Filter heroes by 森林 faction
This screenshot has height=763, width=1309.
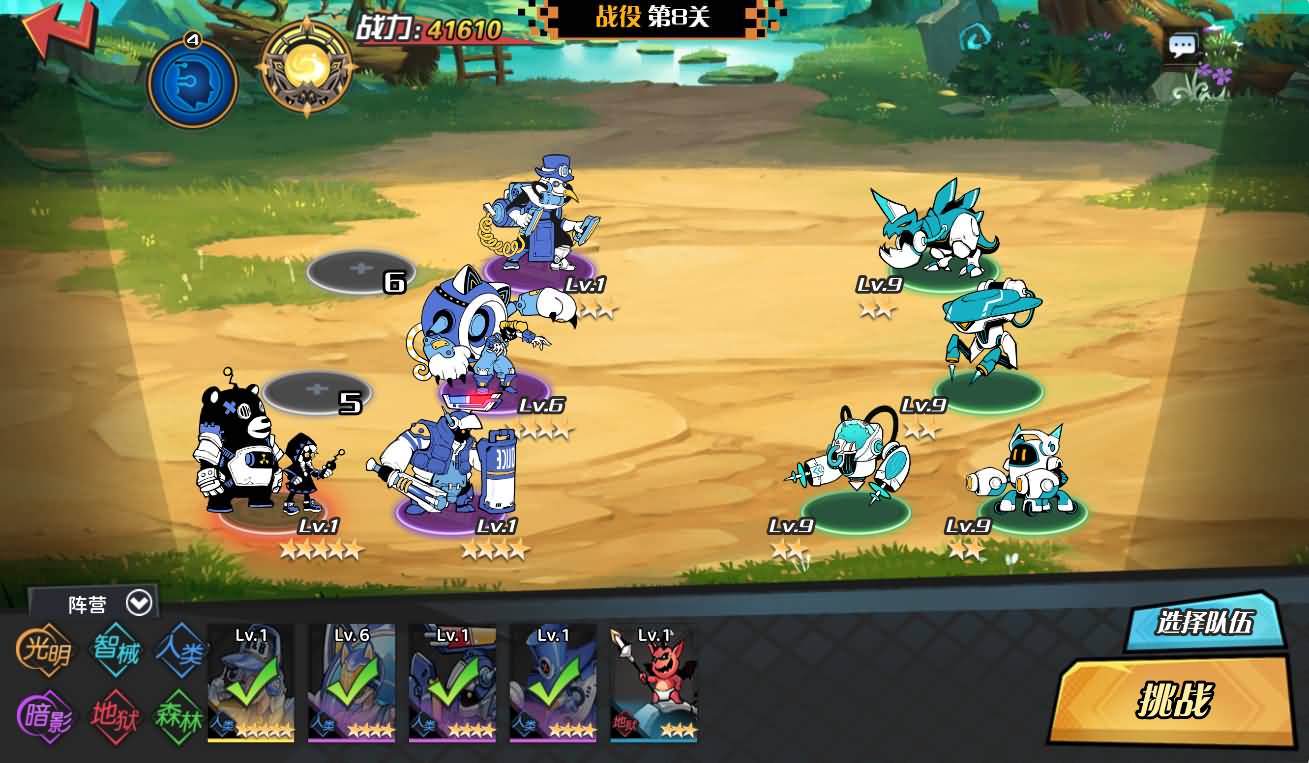180,717
